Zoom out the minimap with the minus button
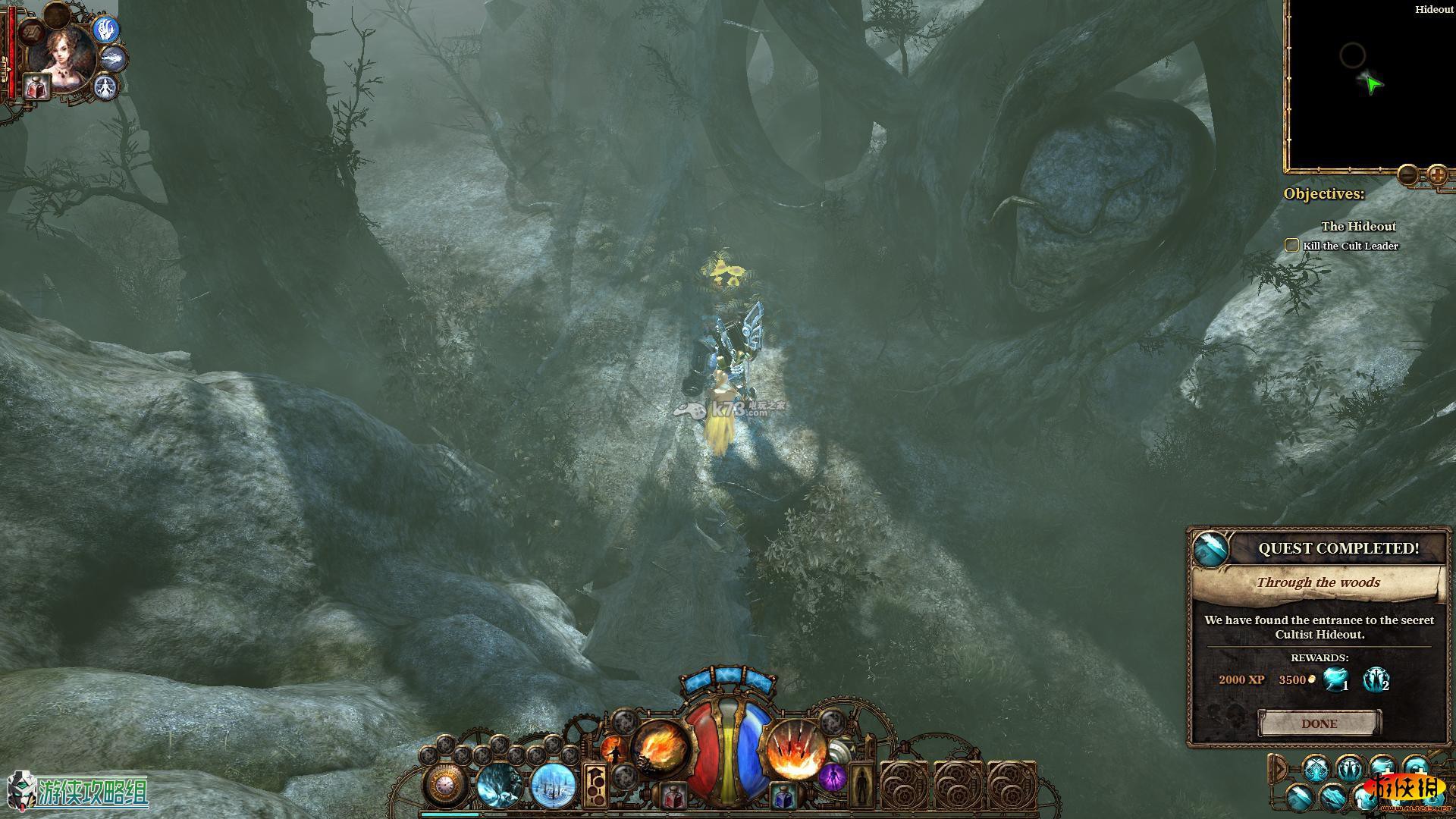Viewport: 1456px width, 819px height. pyautogui.click(x=1407, y=176)
